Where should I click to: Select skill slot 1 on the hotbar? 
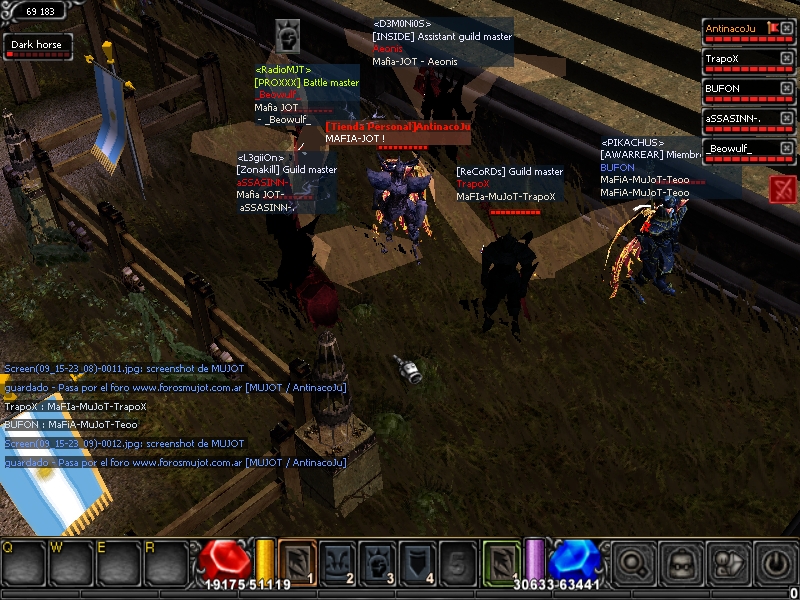pos(297,561)
